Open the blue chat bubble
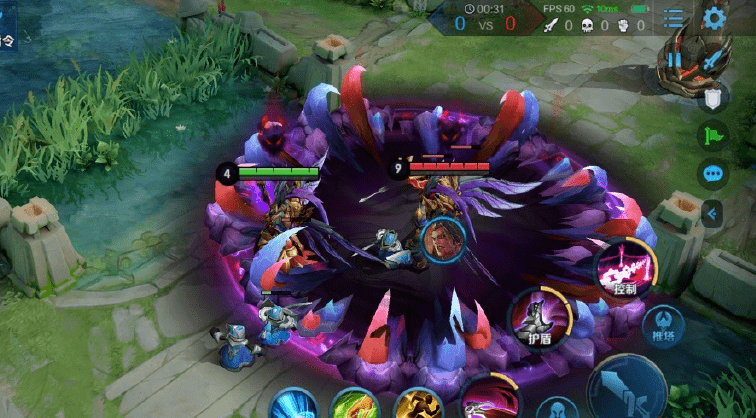 tap(712, 173)
